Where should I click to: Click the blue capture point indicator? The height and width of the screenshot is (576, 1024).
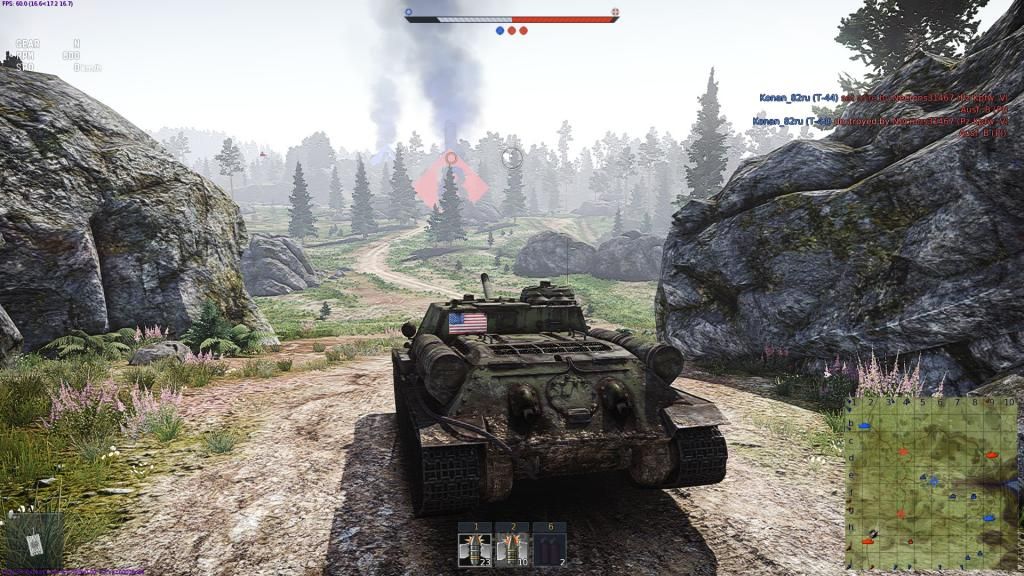point(500,31)
